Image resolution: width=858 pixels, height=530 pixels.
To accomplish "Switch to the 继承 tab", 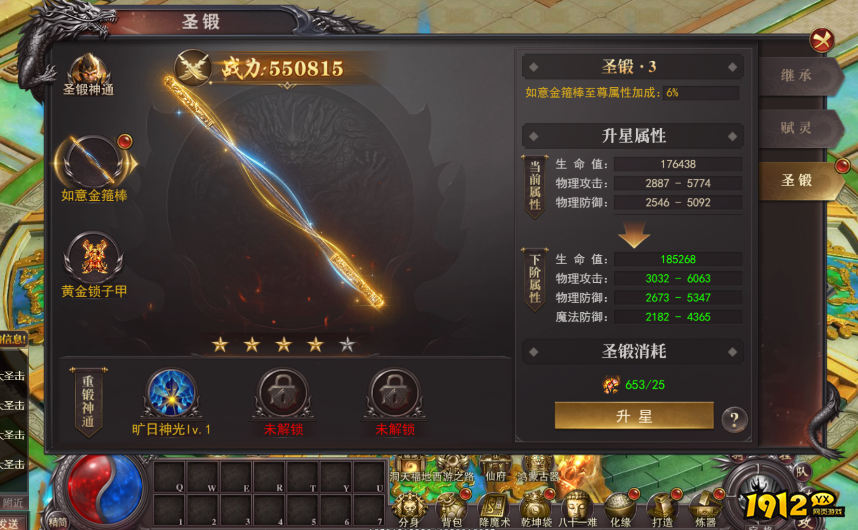I will tap(797, 76).
